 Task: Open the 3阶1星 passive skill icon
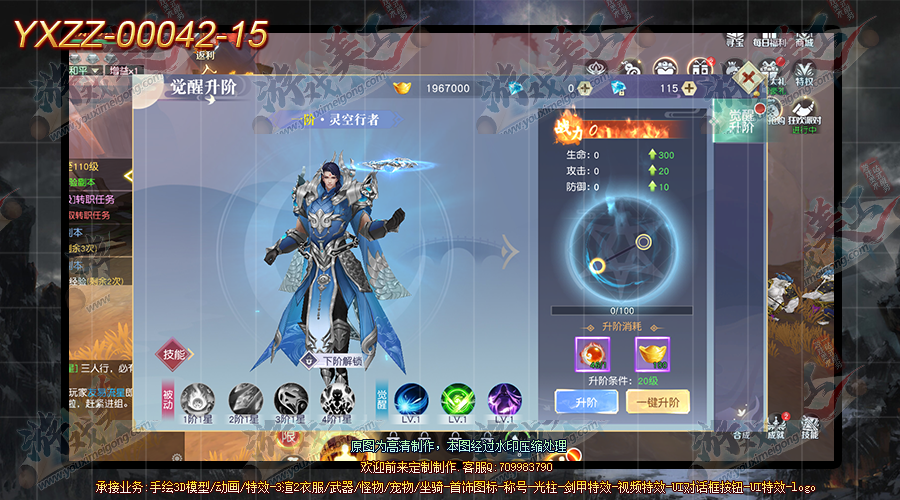pos(291,400)
